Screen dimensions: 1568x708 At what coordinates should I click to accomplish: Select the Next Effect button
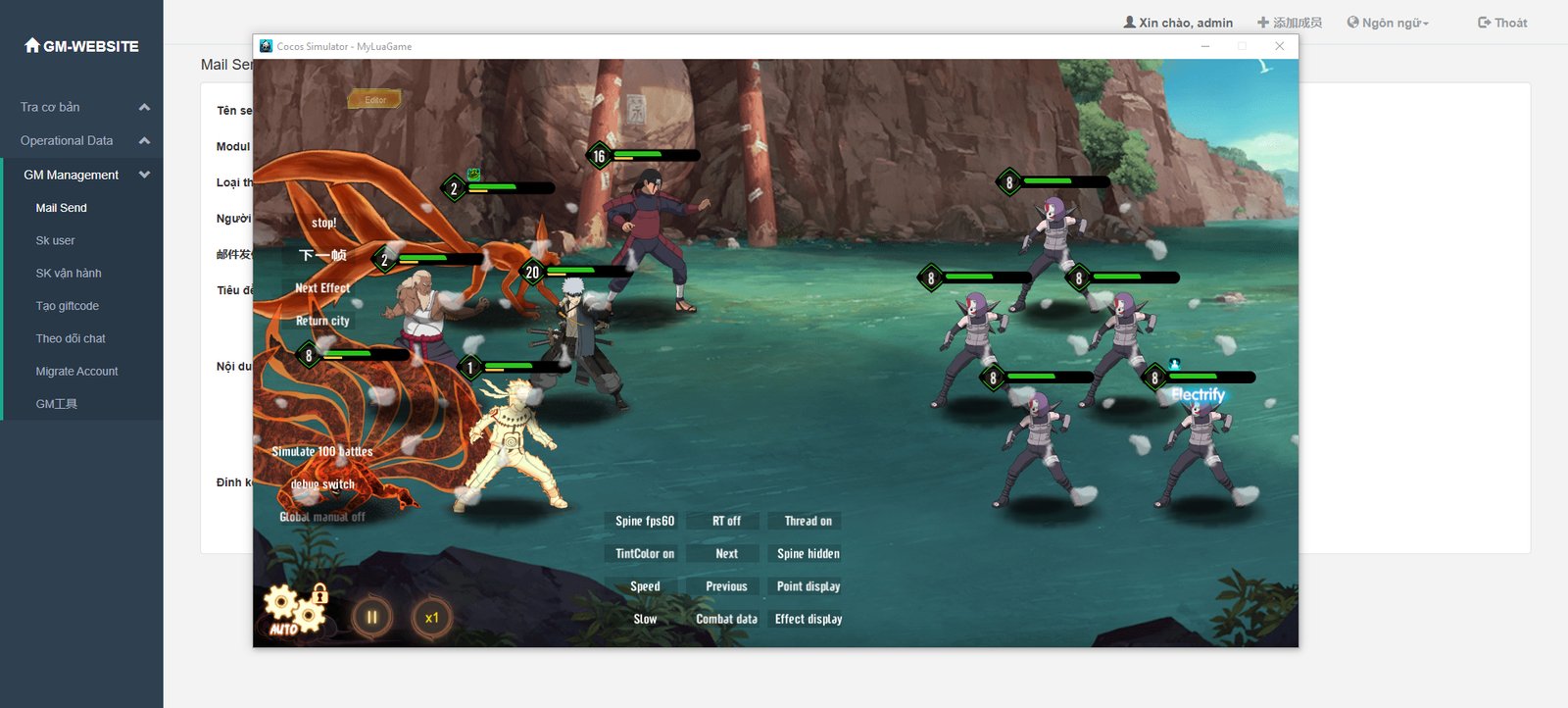click(322, 288)
